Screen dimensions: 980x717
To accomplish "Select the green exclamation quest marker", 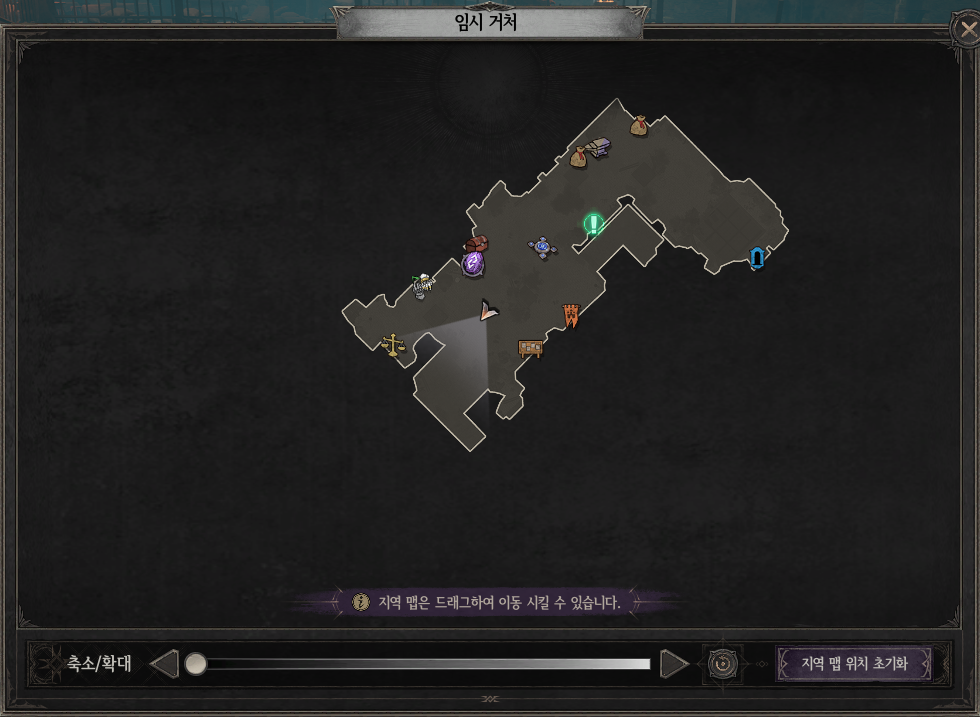I will click(x=593, y=223).
